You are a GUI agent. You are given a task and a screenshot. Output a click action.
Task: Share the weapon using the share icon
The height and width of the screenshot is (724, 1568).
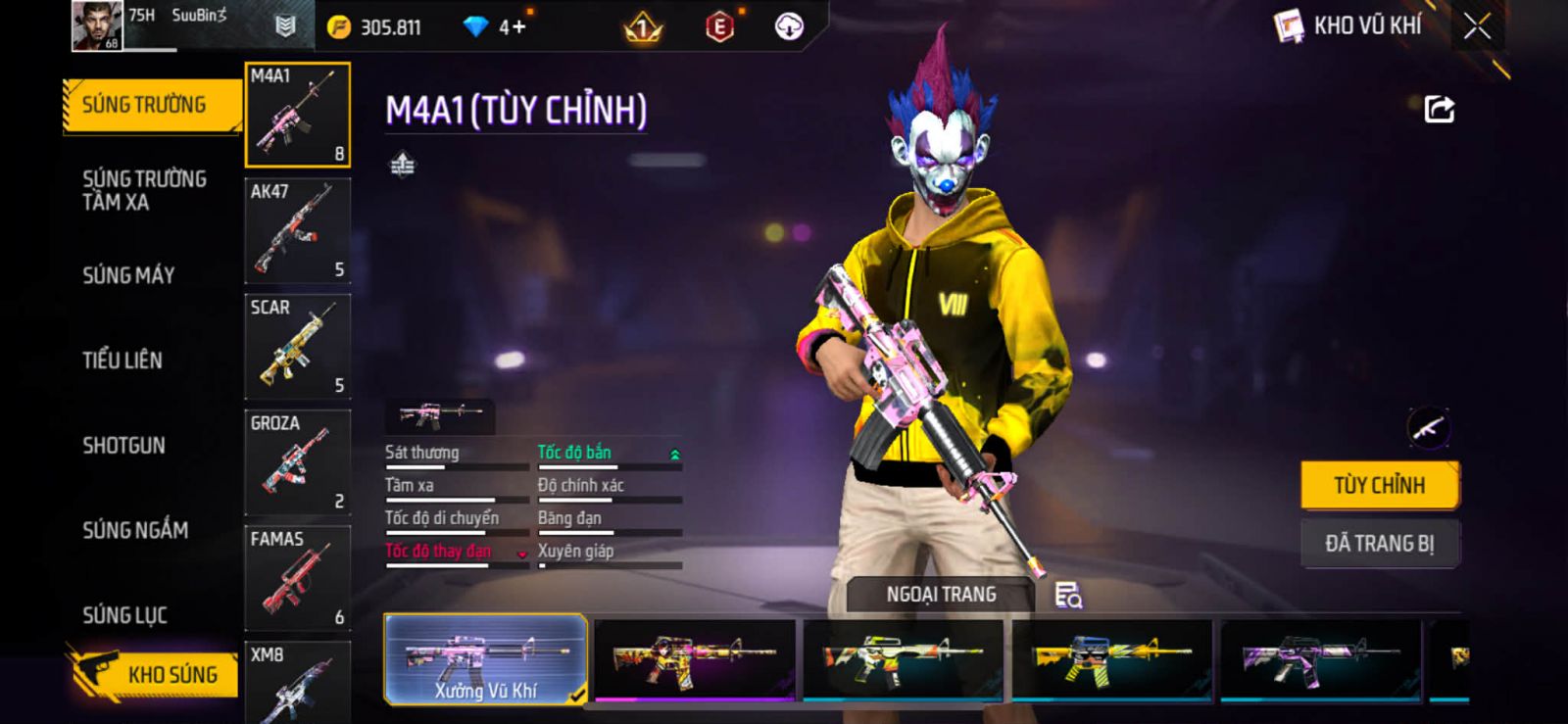(1439, 109)
